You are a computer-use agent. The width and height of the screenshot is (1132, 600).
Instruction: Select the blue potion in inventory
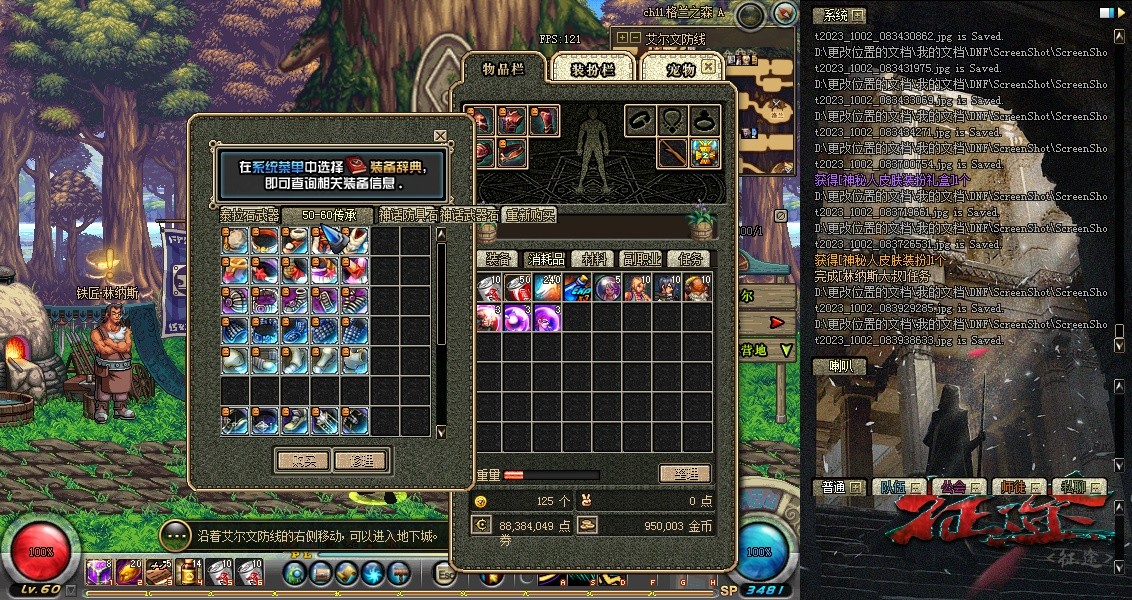[x=577, y=288]
